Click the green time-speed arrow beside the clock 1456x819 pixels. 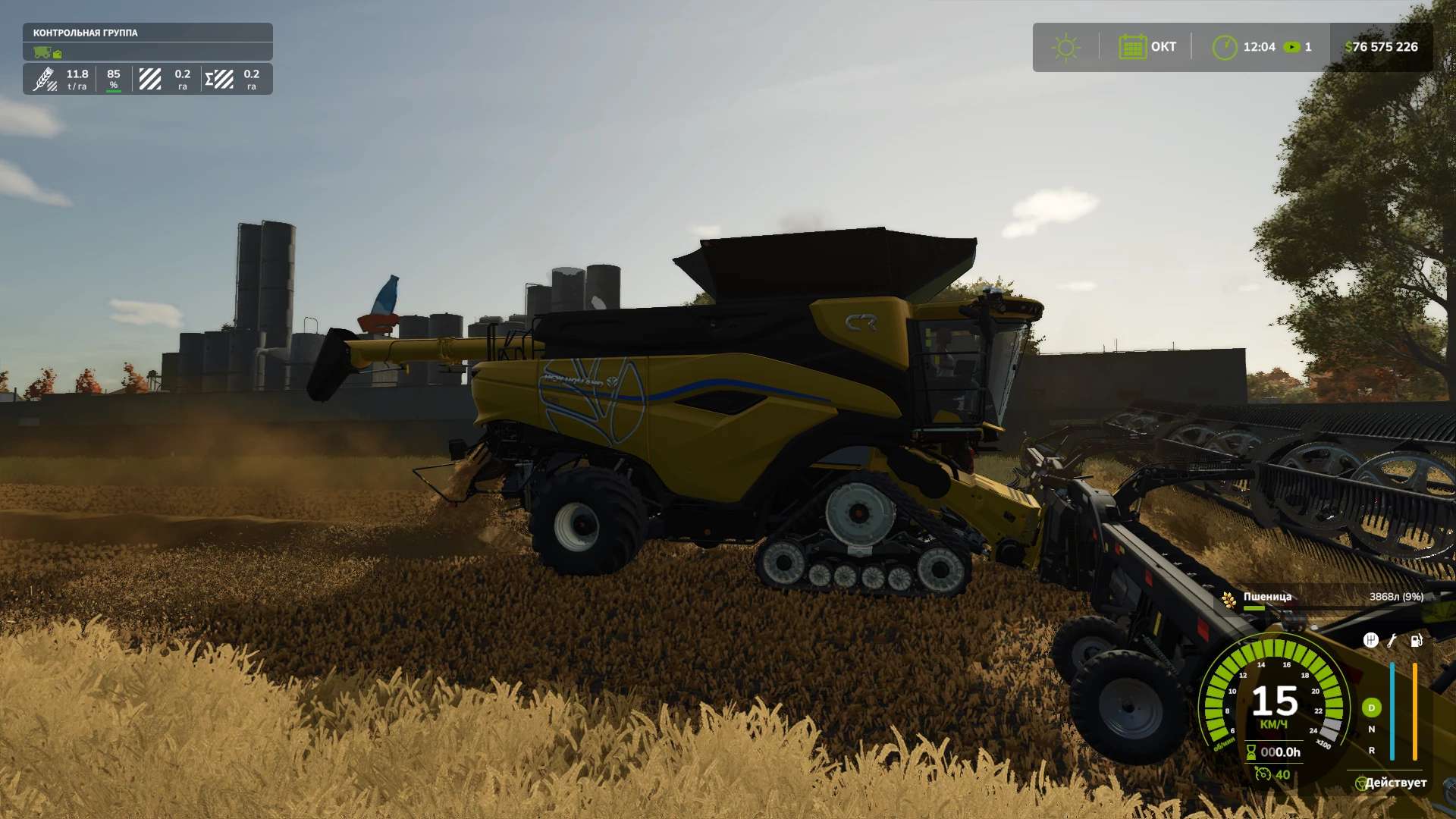(1291, 47)
